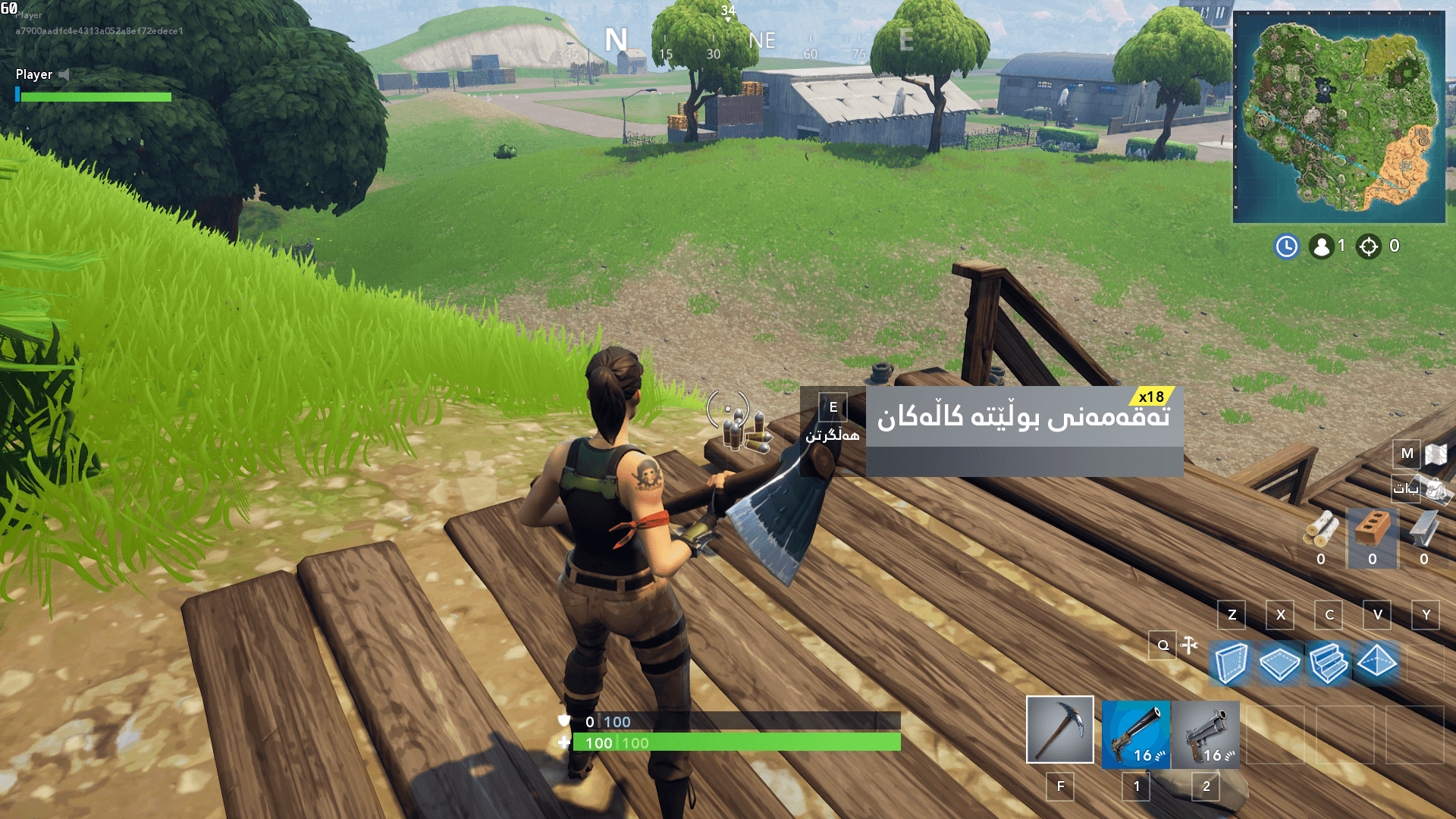Click the minimap in the top-right corner
The height and width of the screenshot is (819, 1456).
1341,114
